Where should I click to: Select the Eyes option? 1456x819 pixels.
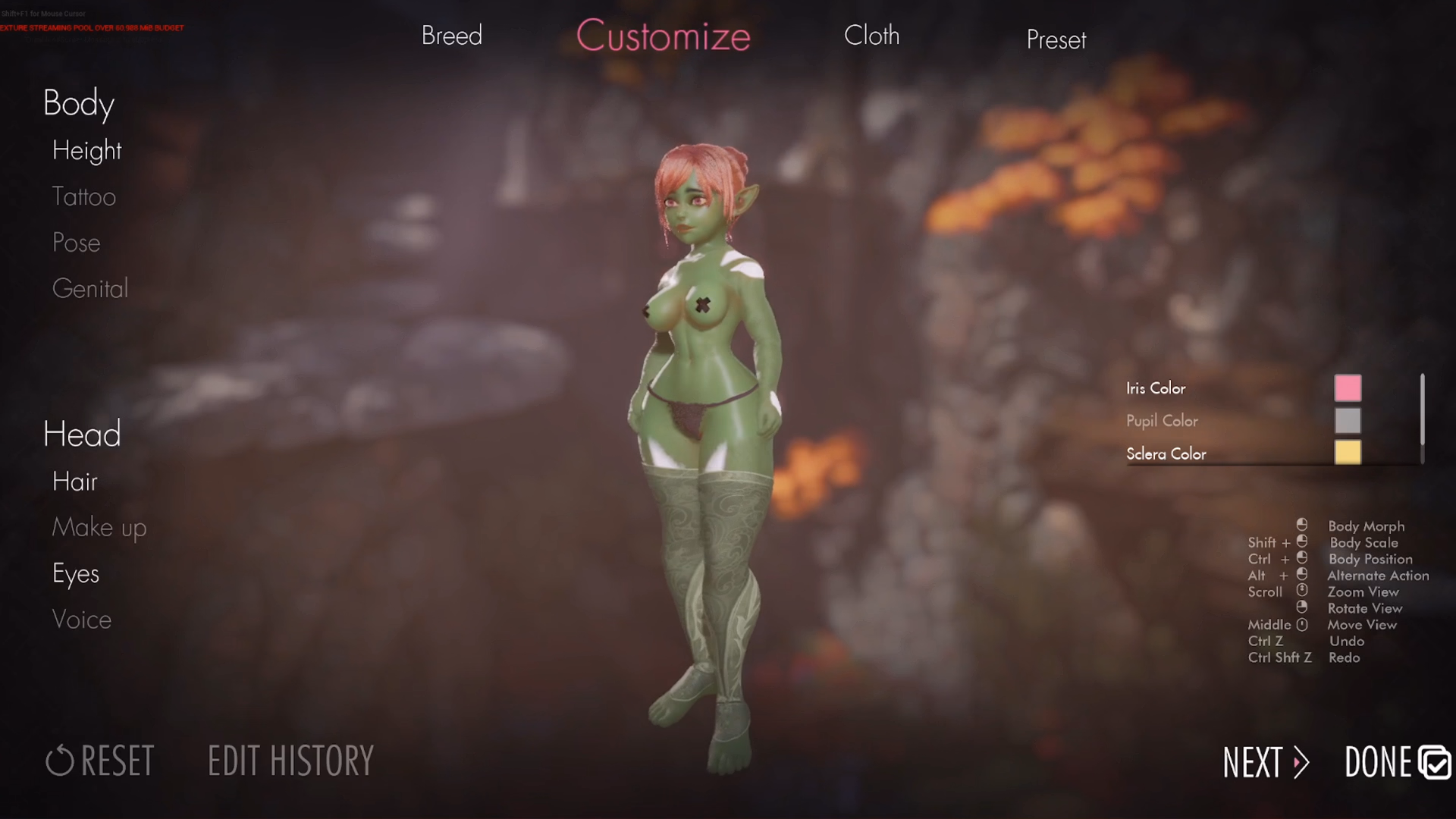tap(75, 574)
